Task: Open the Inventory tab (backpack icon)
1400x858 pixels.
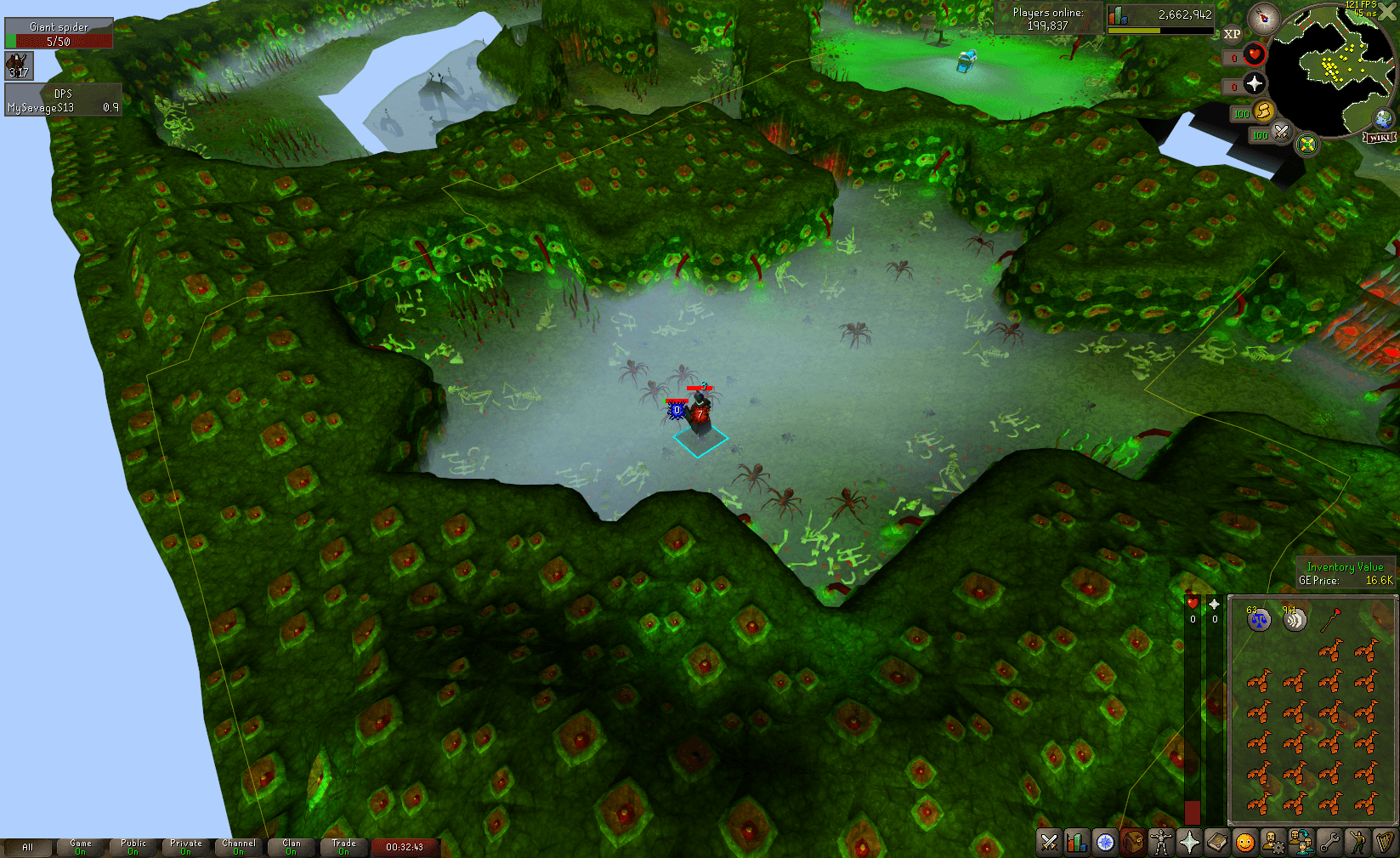Action: click(x=1133, y=843)
